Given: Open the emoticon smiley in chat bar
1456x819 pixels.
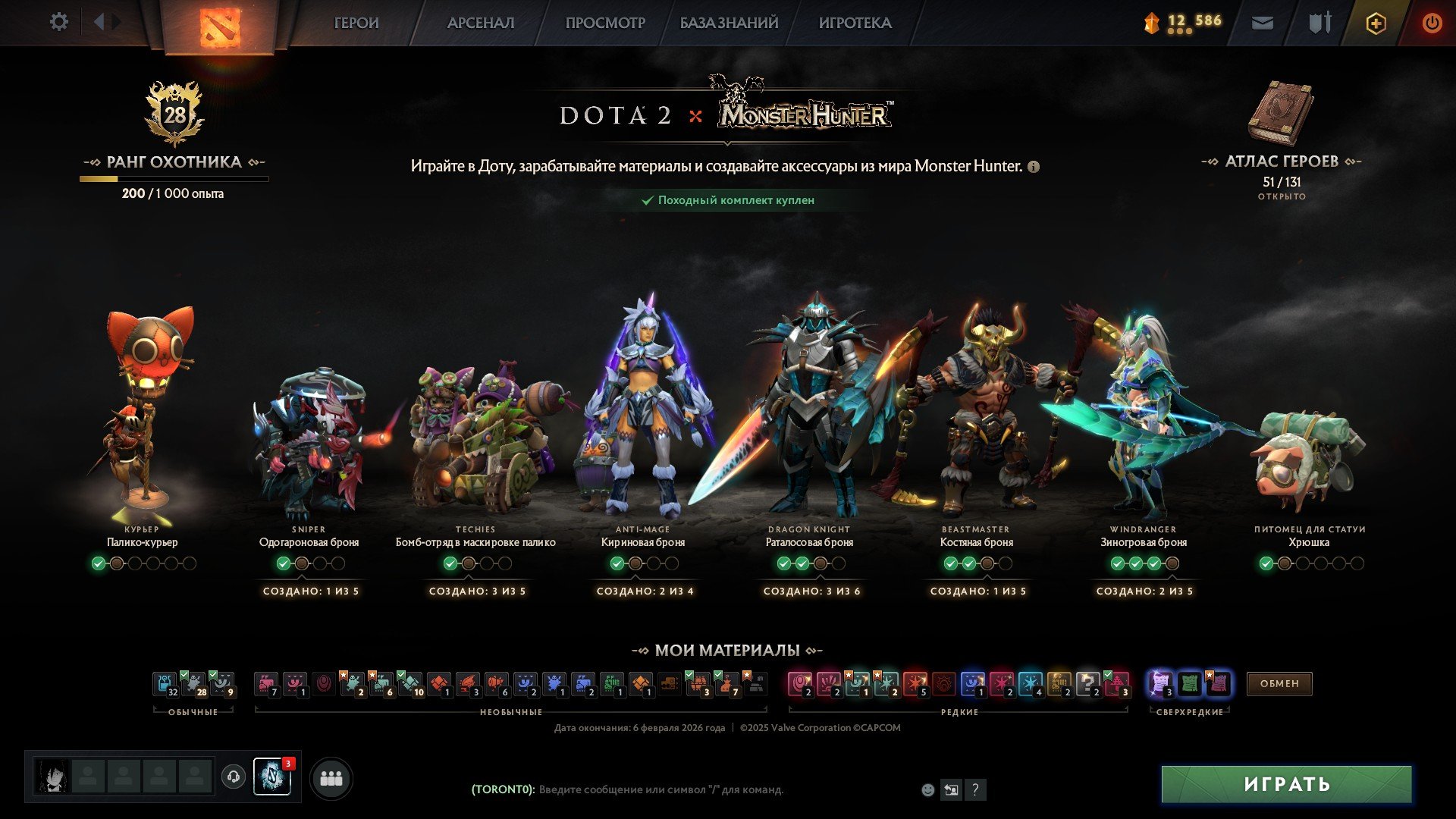Looking at the screenshot, I should coord(927,789).
